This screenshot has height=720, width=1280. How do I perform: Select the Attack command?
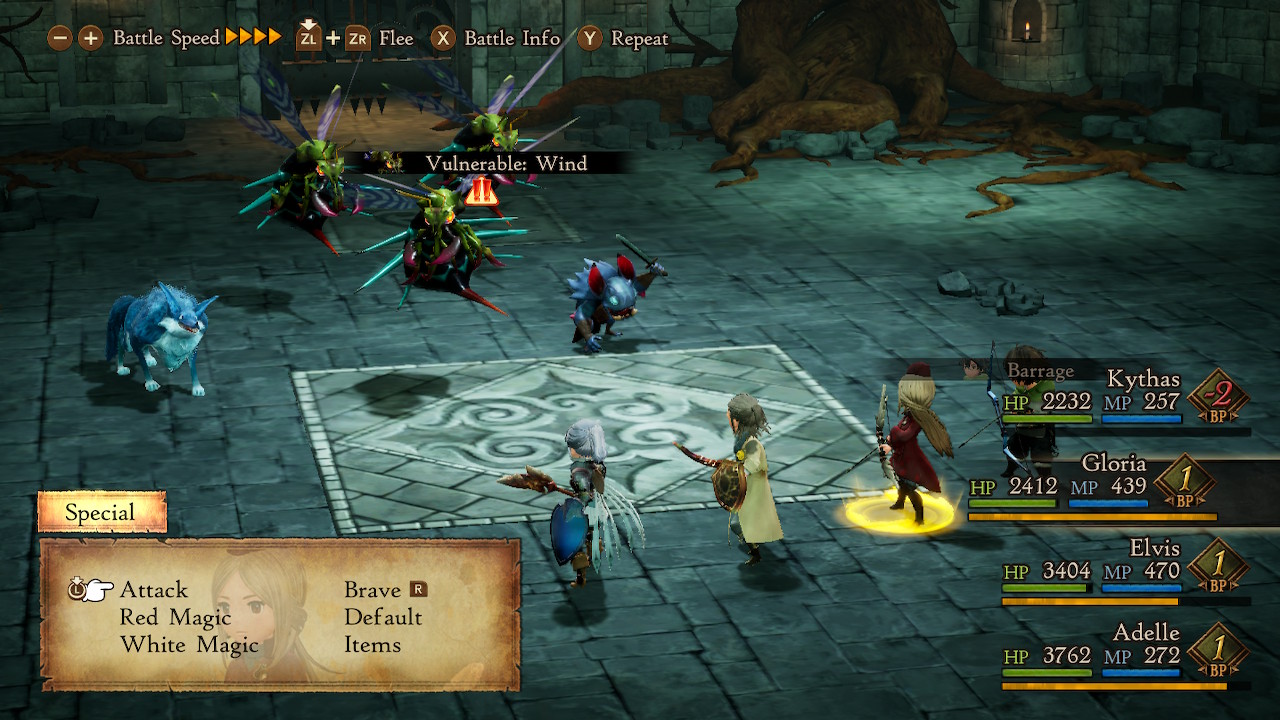tap(154, 590)
